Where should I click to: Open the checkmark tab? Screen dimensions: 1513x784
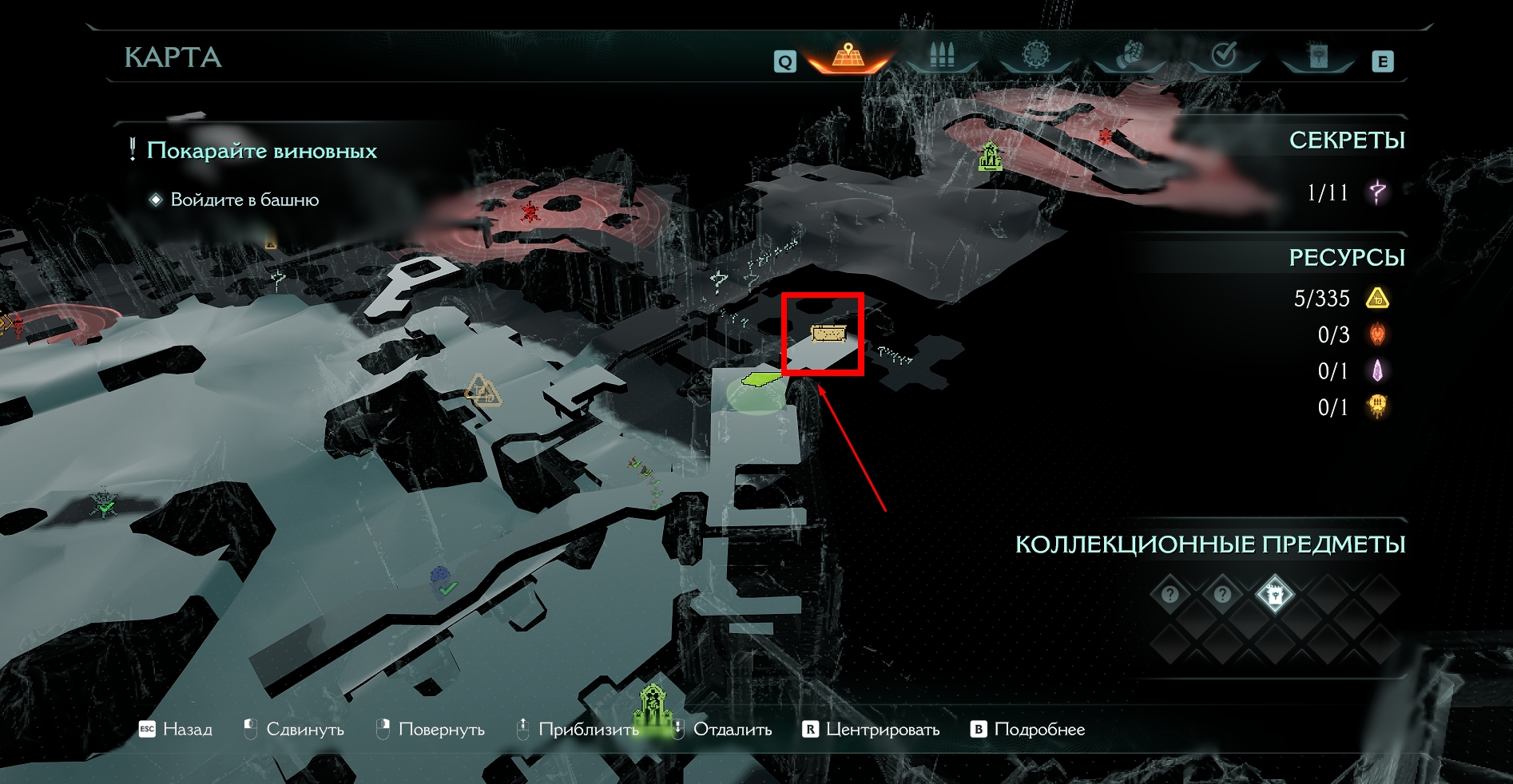coord(1224,56)
